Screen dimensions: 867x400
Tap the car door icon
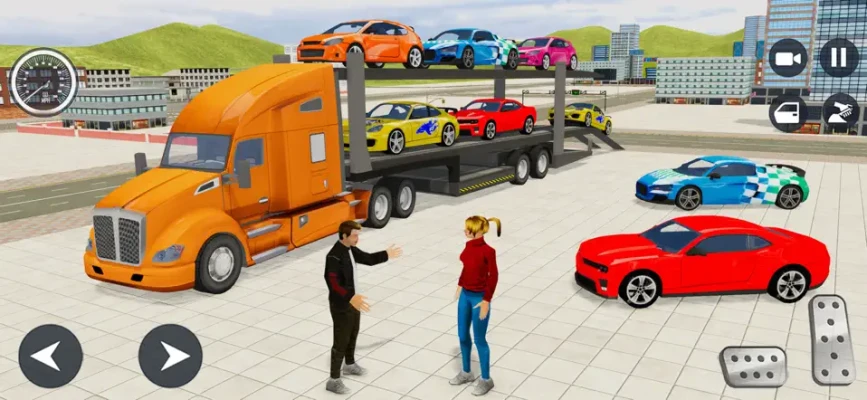788,112
